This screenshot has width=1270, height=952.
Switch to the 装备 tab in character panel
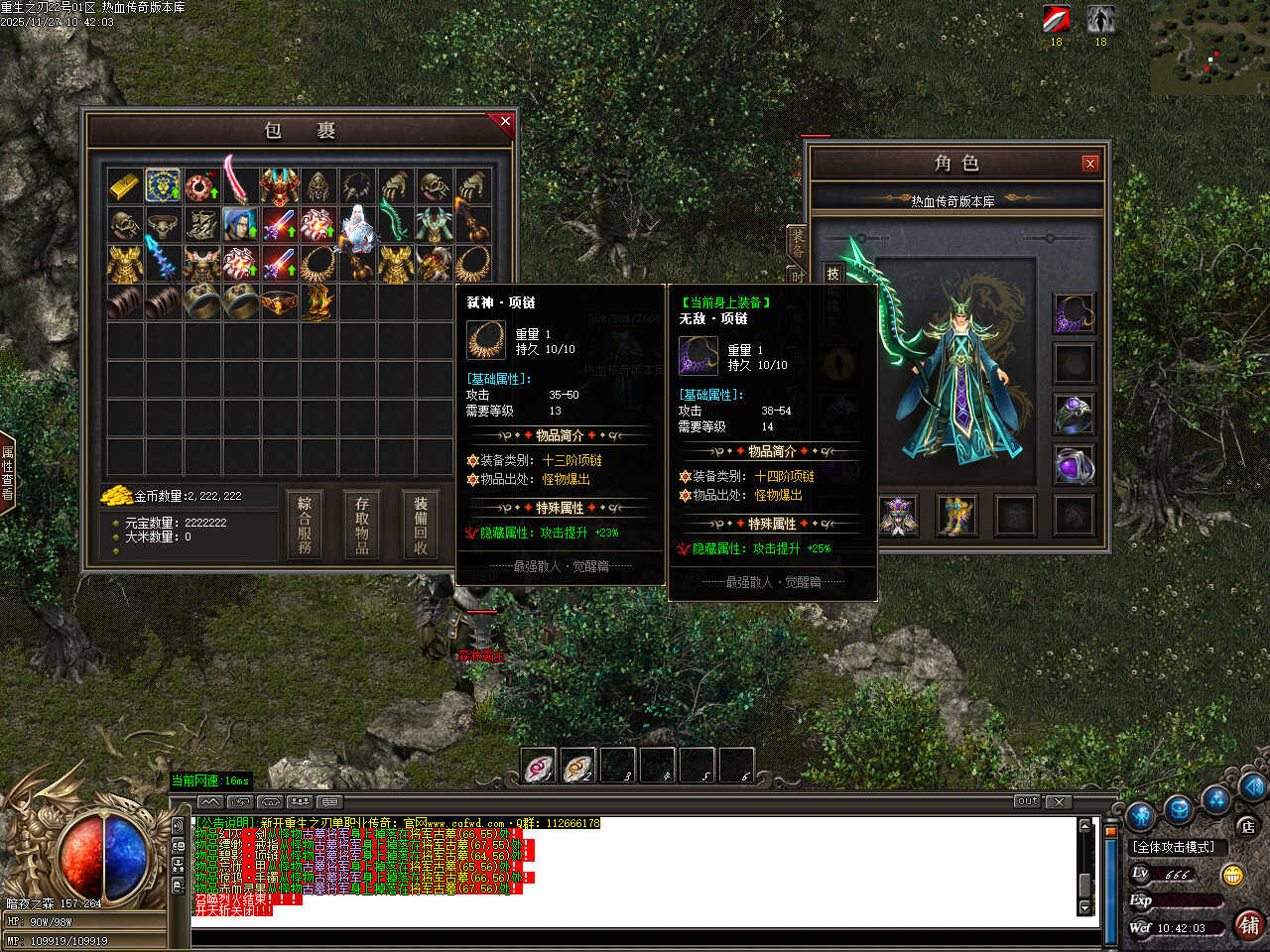point(799,241)
